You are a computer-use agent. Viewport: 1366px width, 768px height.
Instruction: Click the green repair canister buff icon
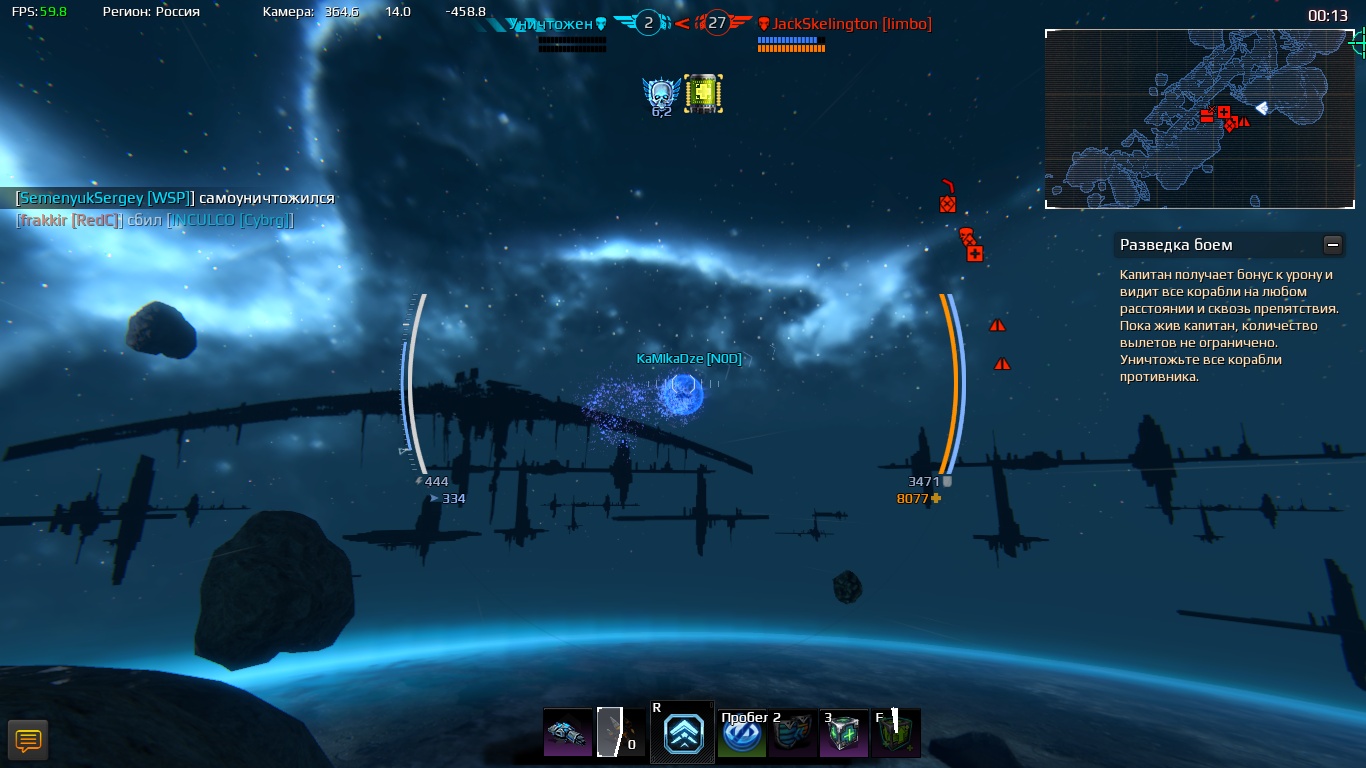(703, 94)
